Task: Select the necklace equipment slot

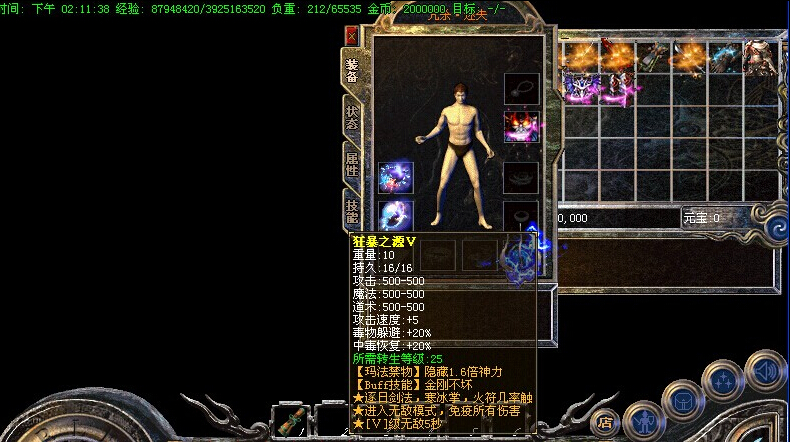Action: 521,87
